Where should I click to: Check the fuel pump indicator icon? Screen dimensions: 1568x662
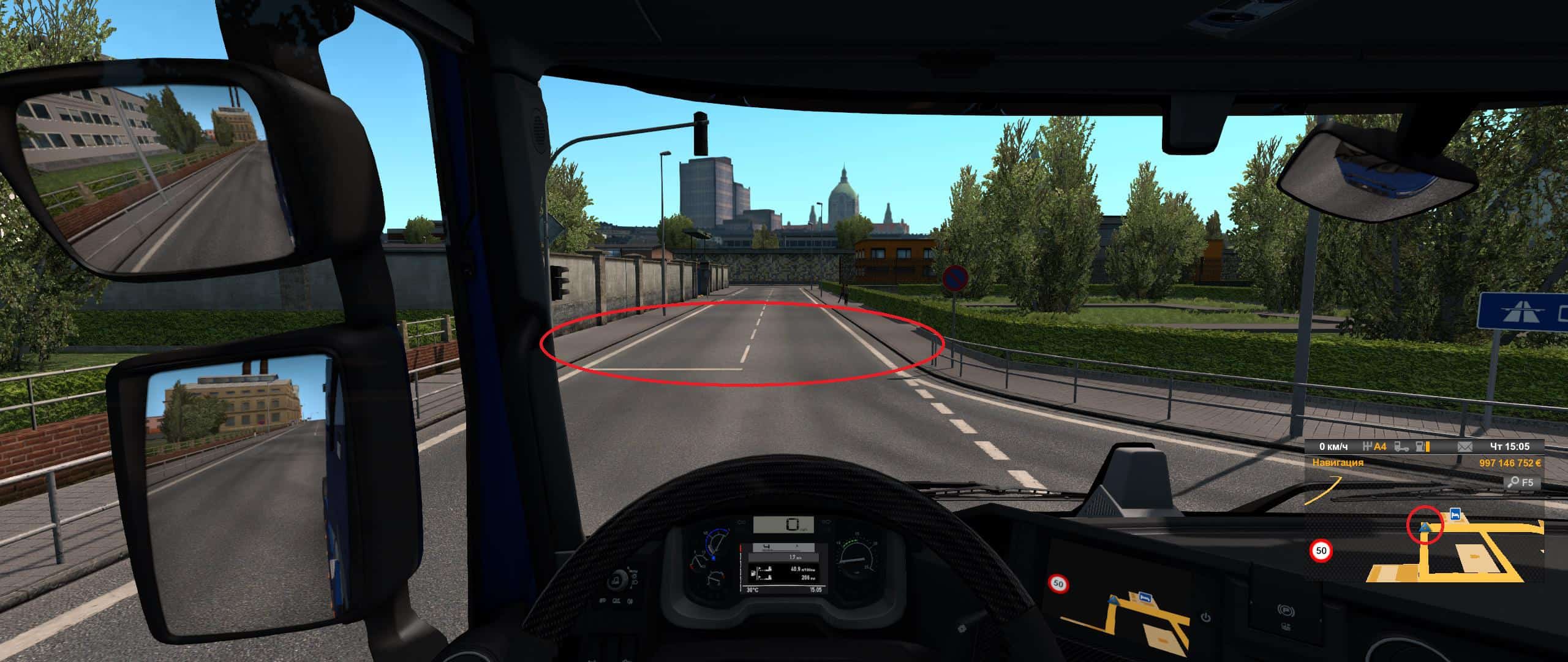(x=1420, y=447)
